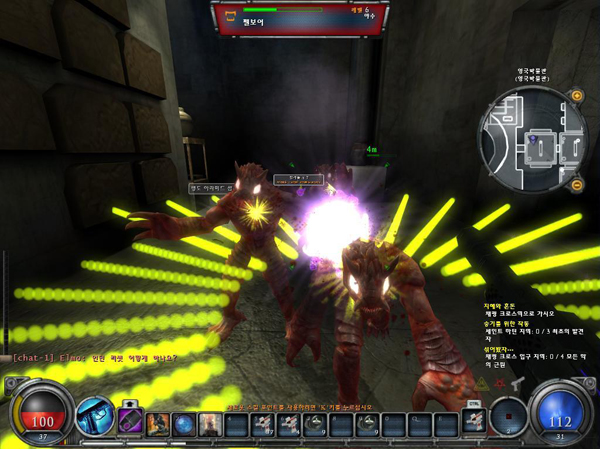The height and width of the screenshot is (449, 600).
Task: Select the weapon slot marked CTRL
Action: coord(473,422)
